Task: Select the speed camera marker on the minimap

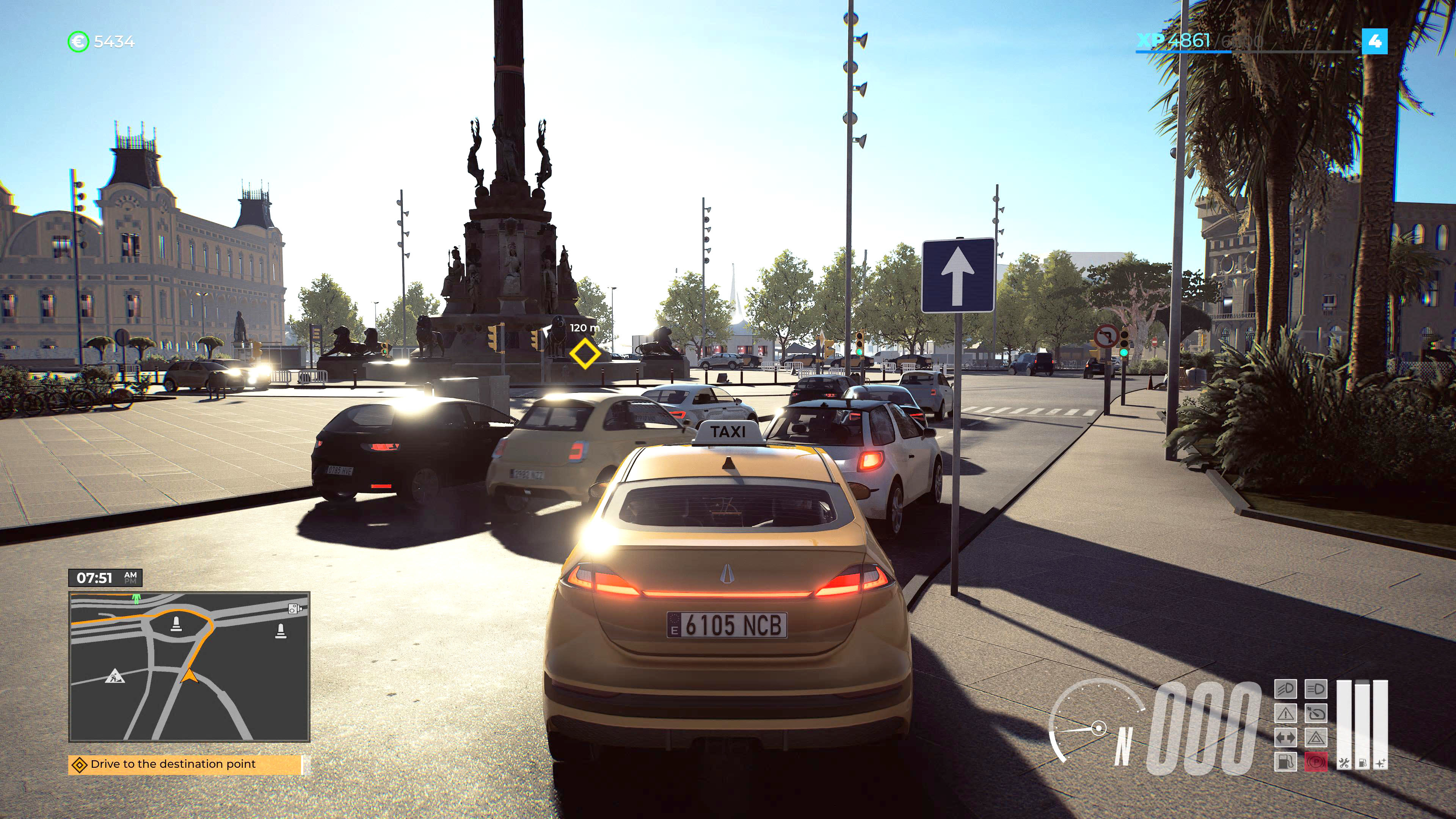Action: click(x=294, y=609)
